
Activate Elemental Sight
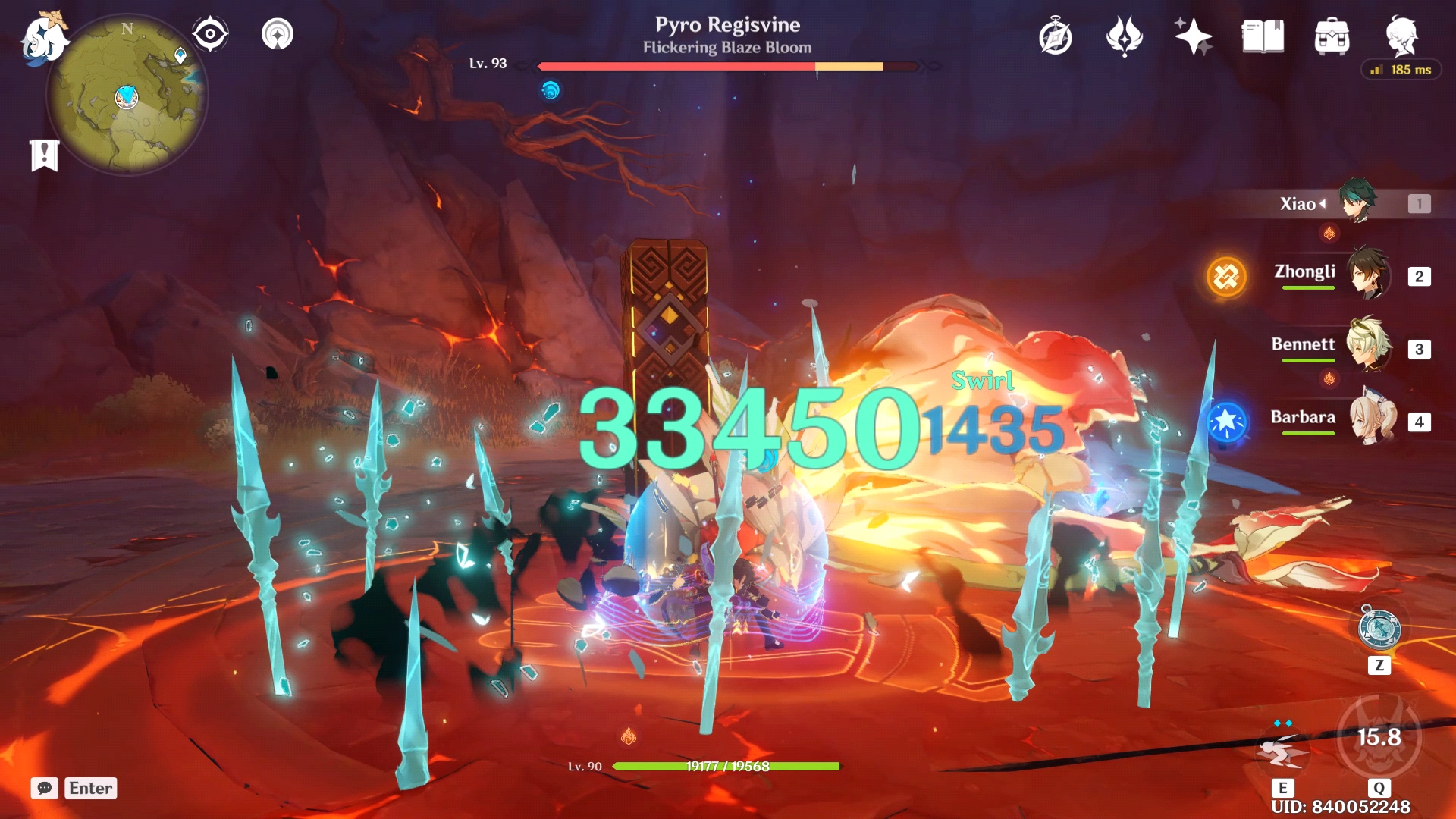coord(210,33)
